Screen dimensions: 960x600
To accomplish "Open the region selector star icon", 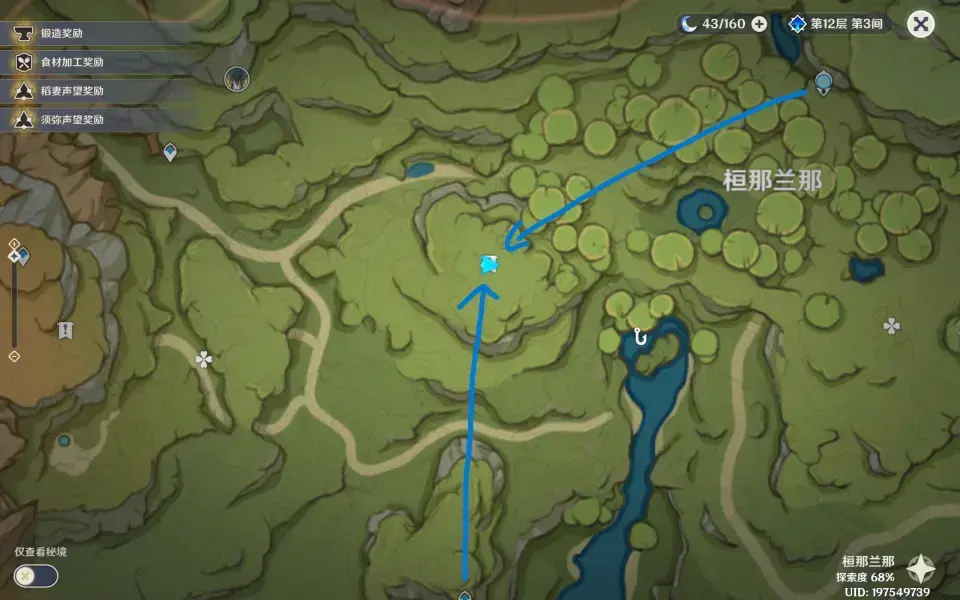I will pyautogui.click(x=921, y=570).
